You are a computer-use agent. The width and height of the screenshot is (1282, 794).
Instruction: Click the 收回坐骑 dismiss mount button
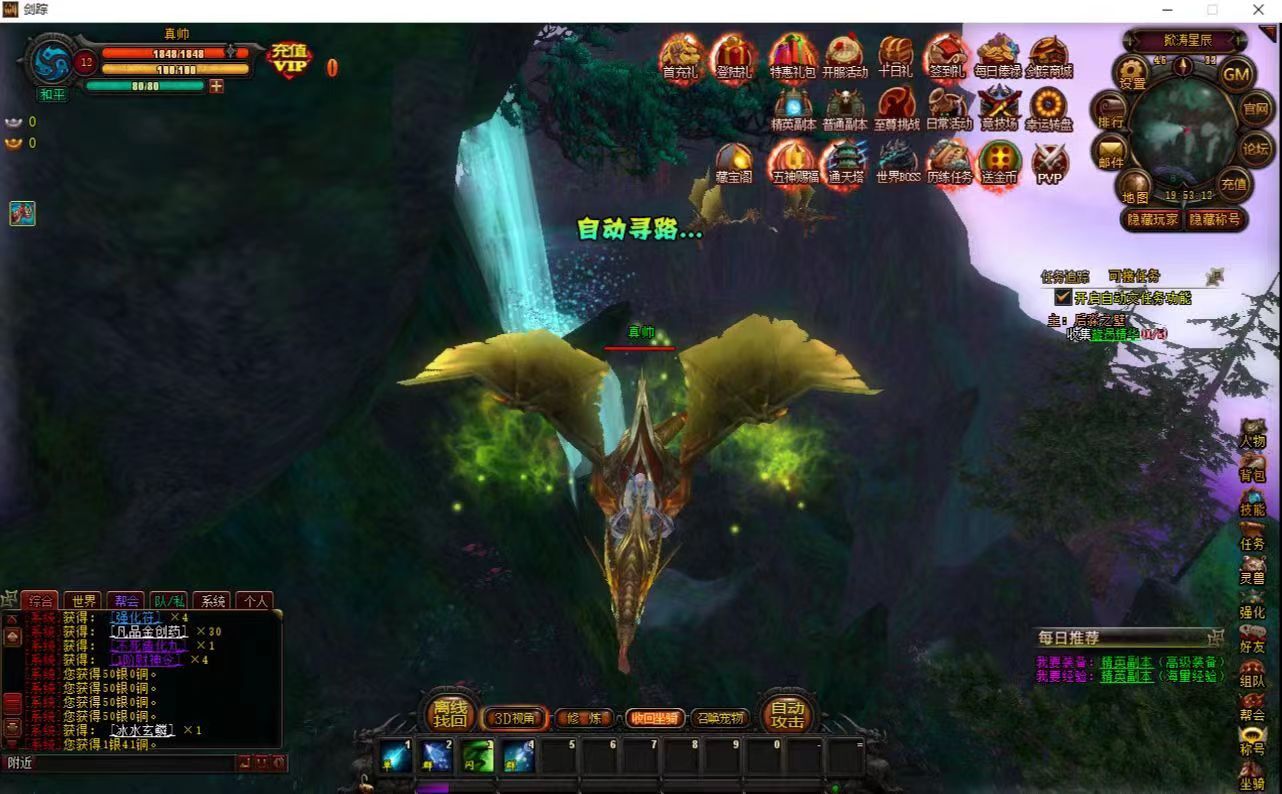(654, 718)
